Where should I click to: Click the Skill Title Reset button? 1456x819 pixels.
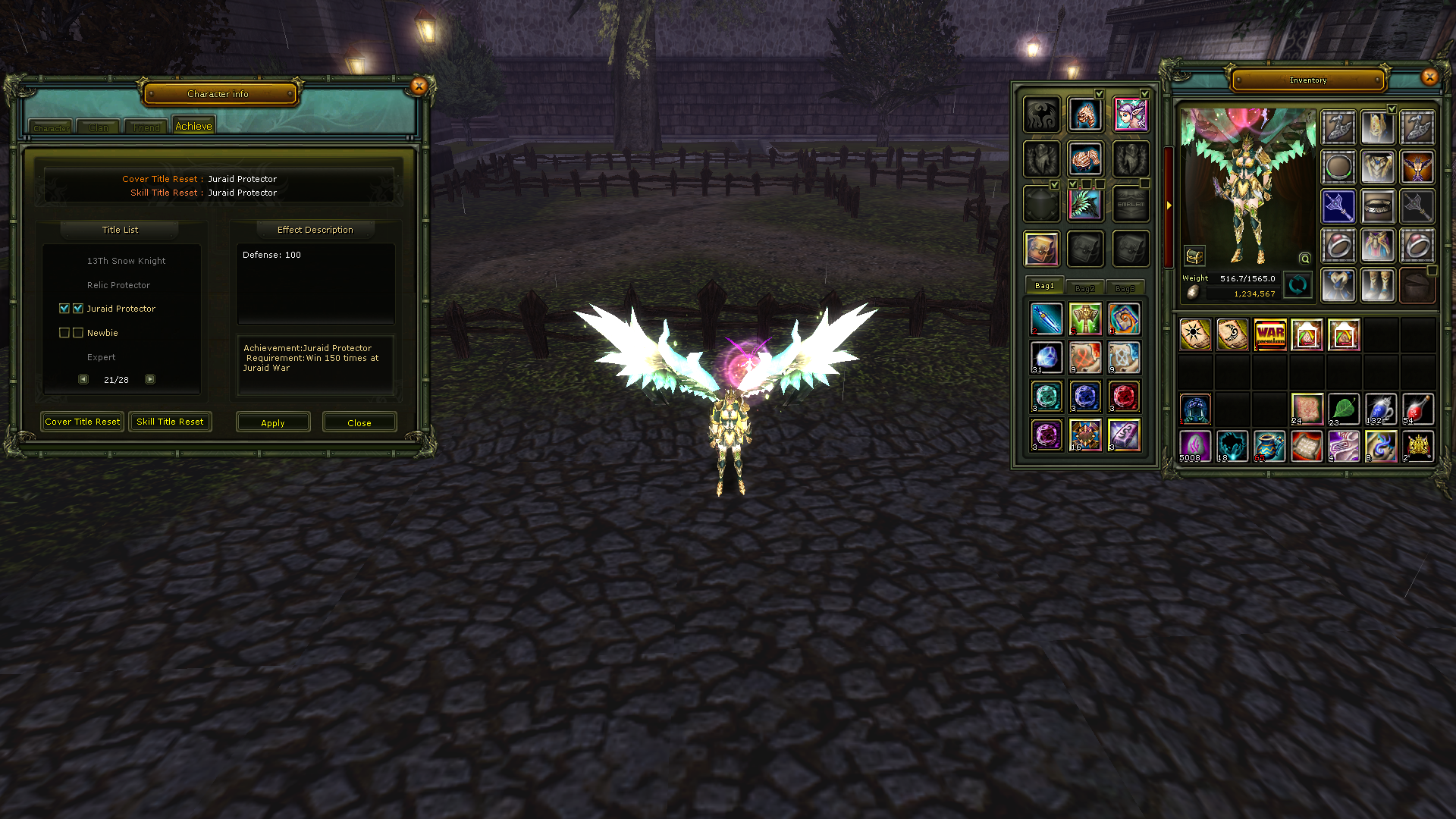170,422
